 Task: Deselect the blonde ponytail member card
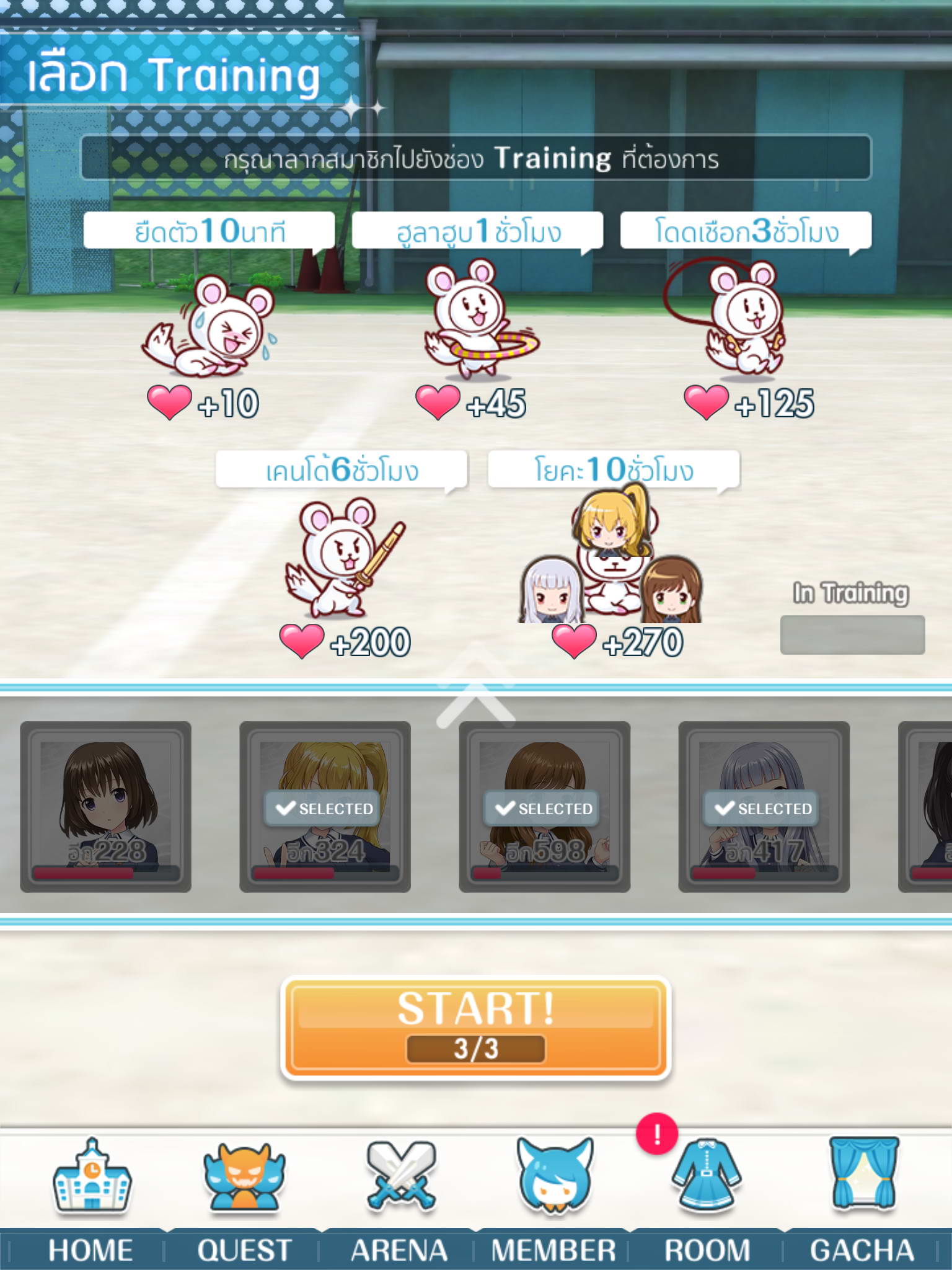[x=325, y=806]
